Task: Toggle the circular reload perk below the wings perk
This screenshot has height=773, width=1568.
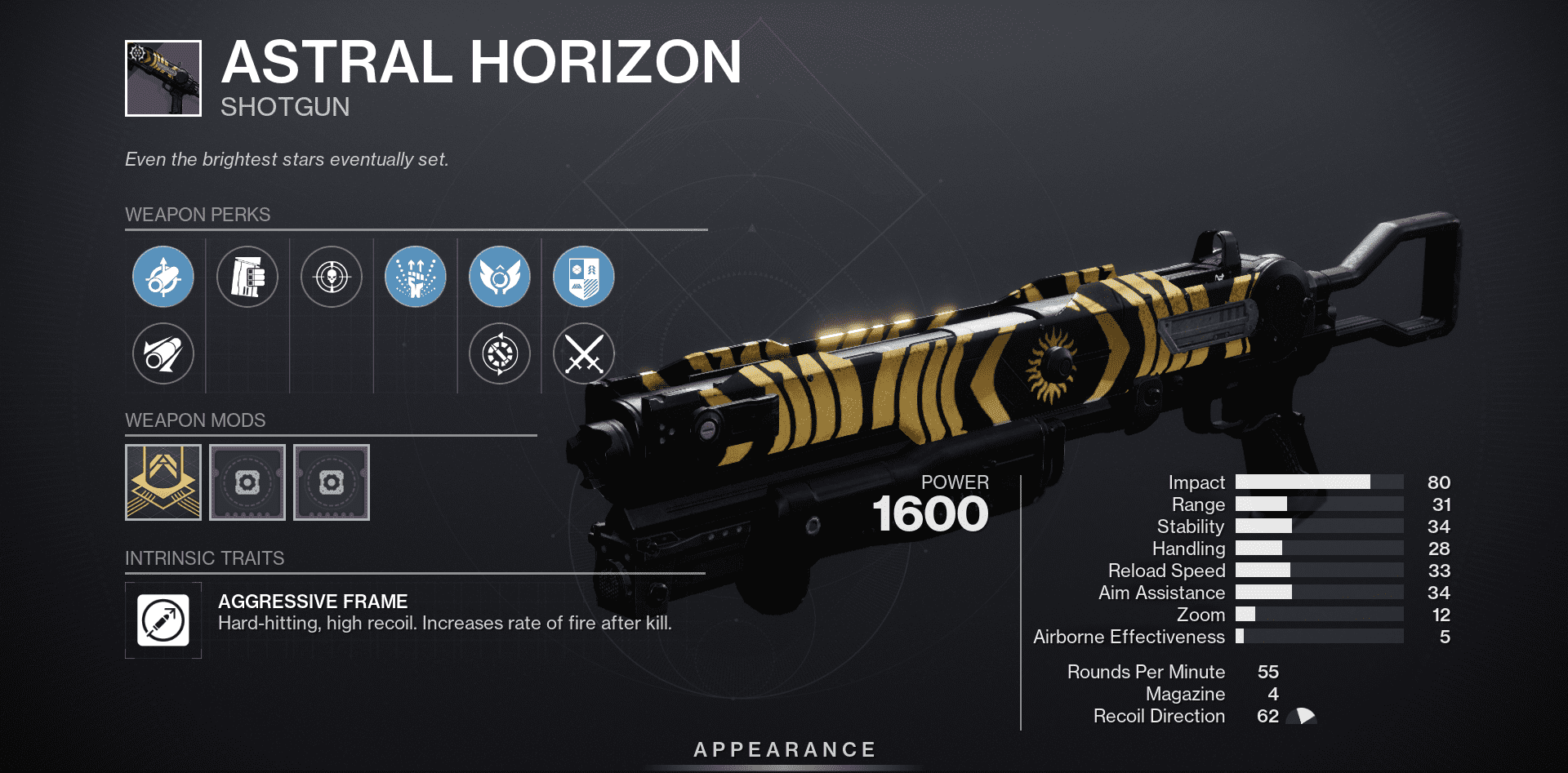Action: tap(499, 353)
